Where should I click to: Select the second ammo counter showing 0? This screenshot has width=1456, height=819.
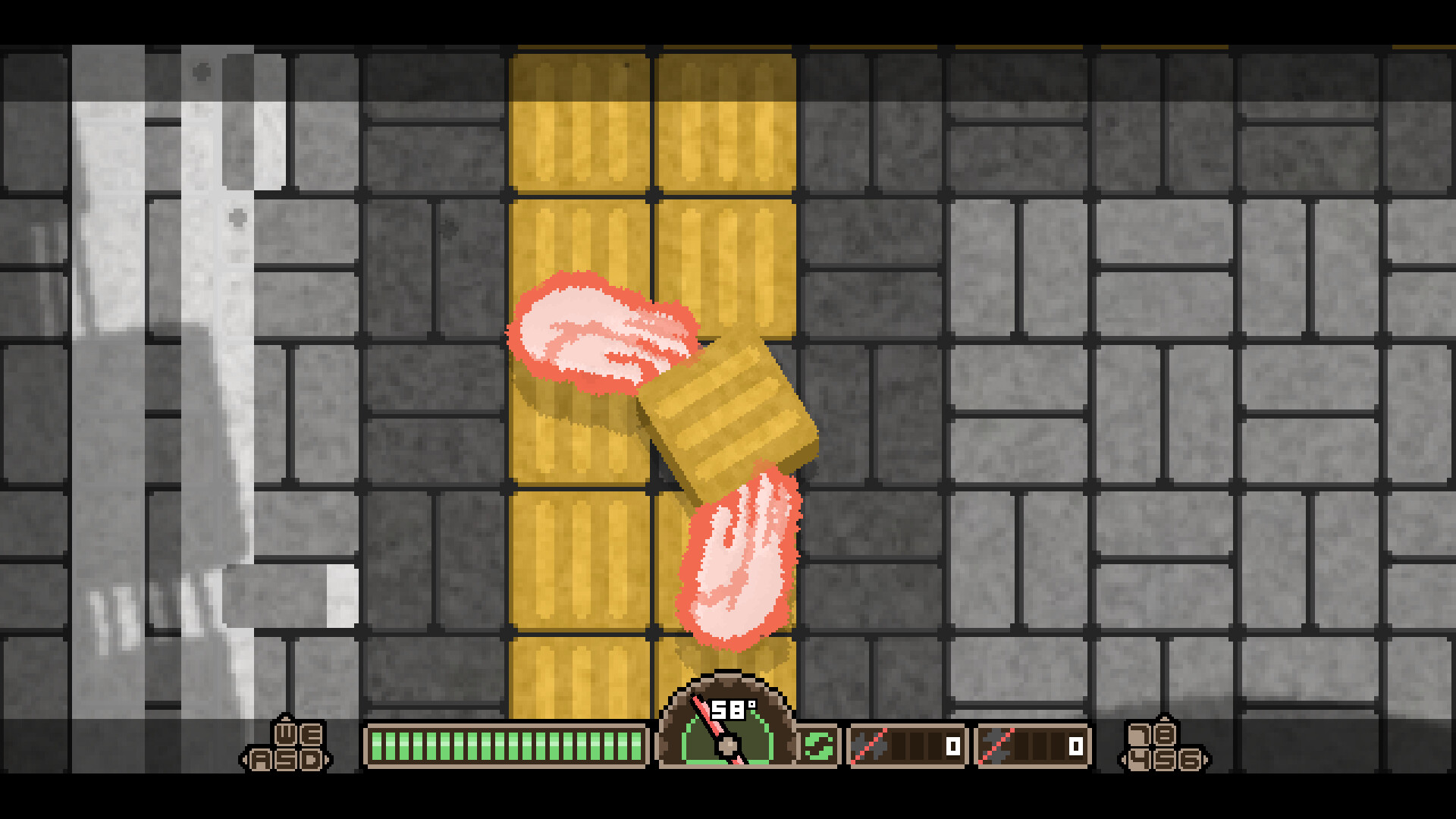point(1075,745)
